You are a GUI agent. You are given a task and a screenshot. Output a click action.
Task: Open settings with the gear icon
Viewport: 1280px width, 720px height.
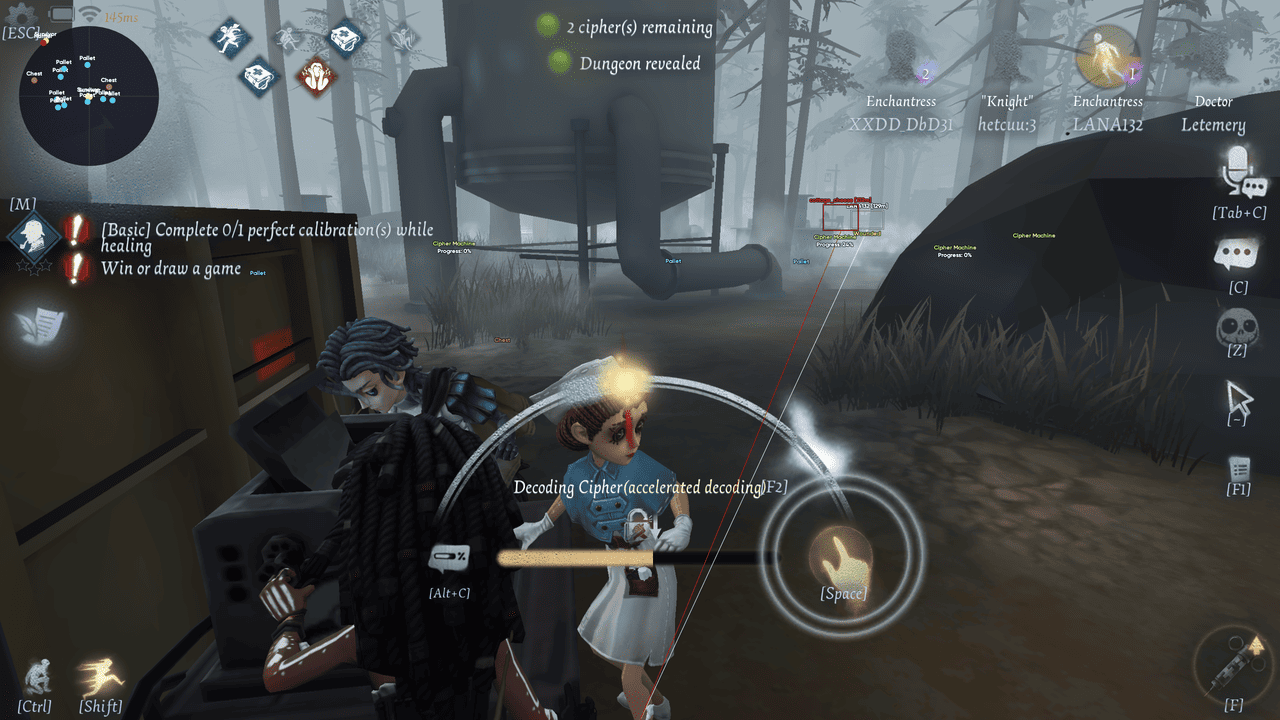(21, 15)
